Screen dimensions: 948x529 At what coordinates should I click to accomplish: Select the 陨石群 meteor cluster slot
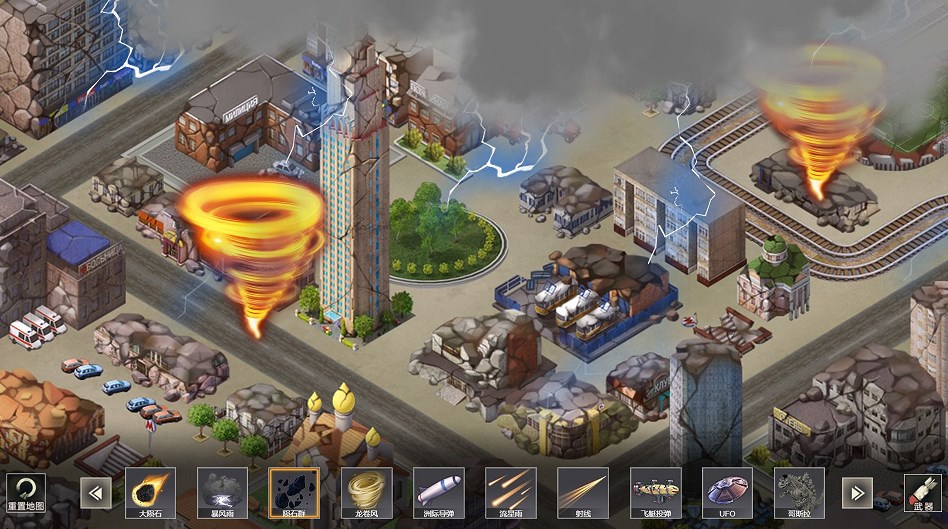(x=294, y=492)
